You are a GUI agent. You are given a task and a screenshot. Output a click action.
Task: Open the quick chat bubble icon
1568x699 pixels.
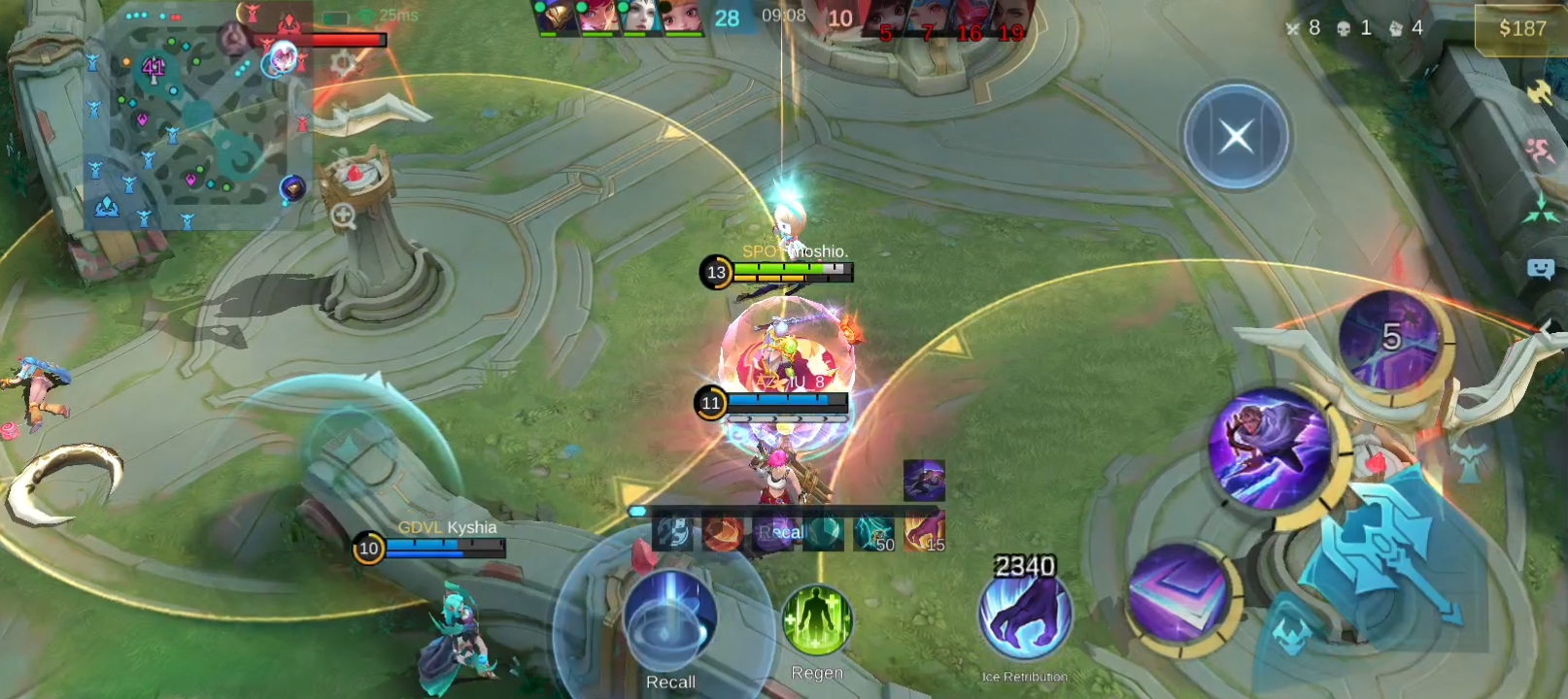[1541, 269]
